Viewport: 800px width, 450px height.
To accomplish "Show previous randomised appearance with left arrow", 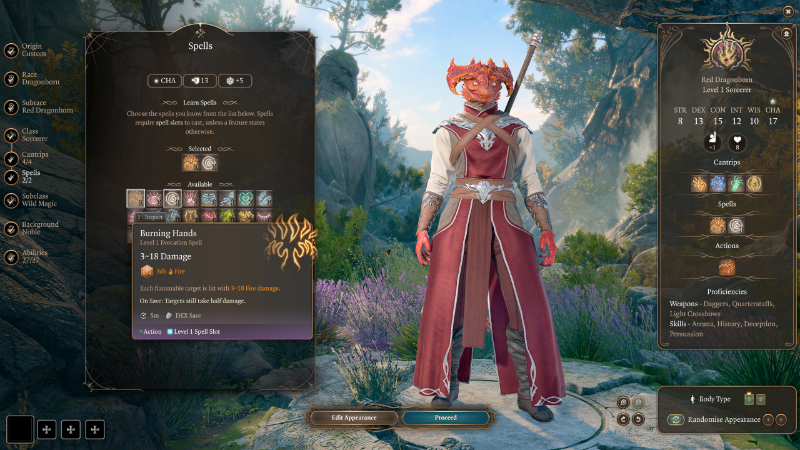I will tap(769, 420).
